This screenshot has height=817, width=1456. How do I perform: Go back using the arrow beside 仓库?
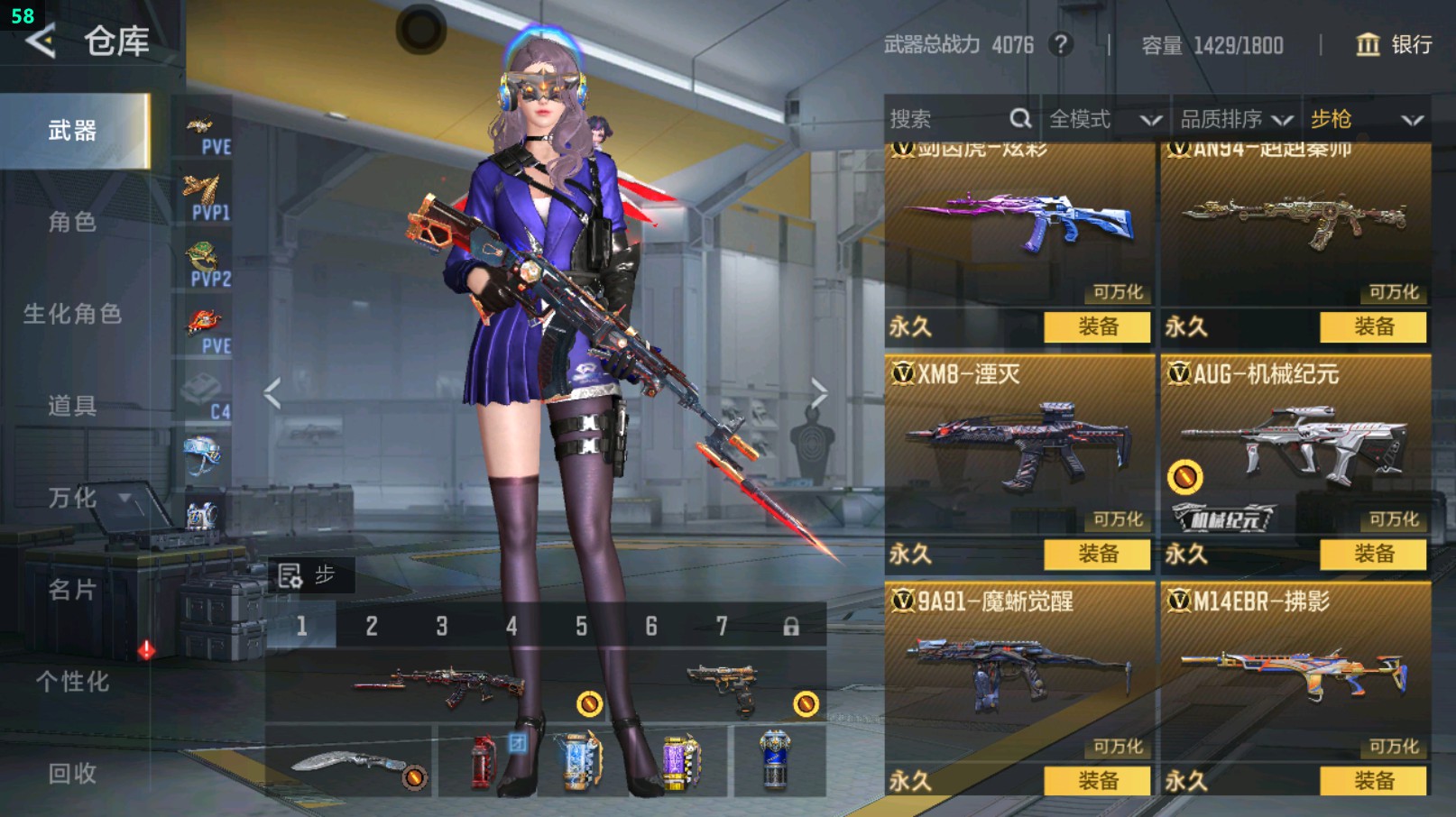pyautogui.click(x=41, y=41)
